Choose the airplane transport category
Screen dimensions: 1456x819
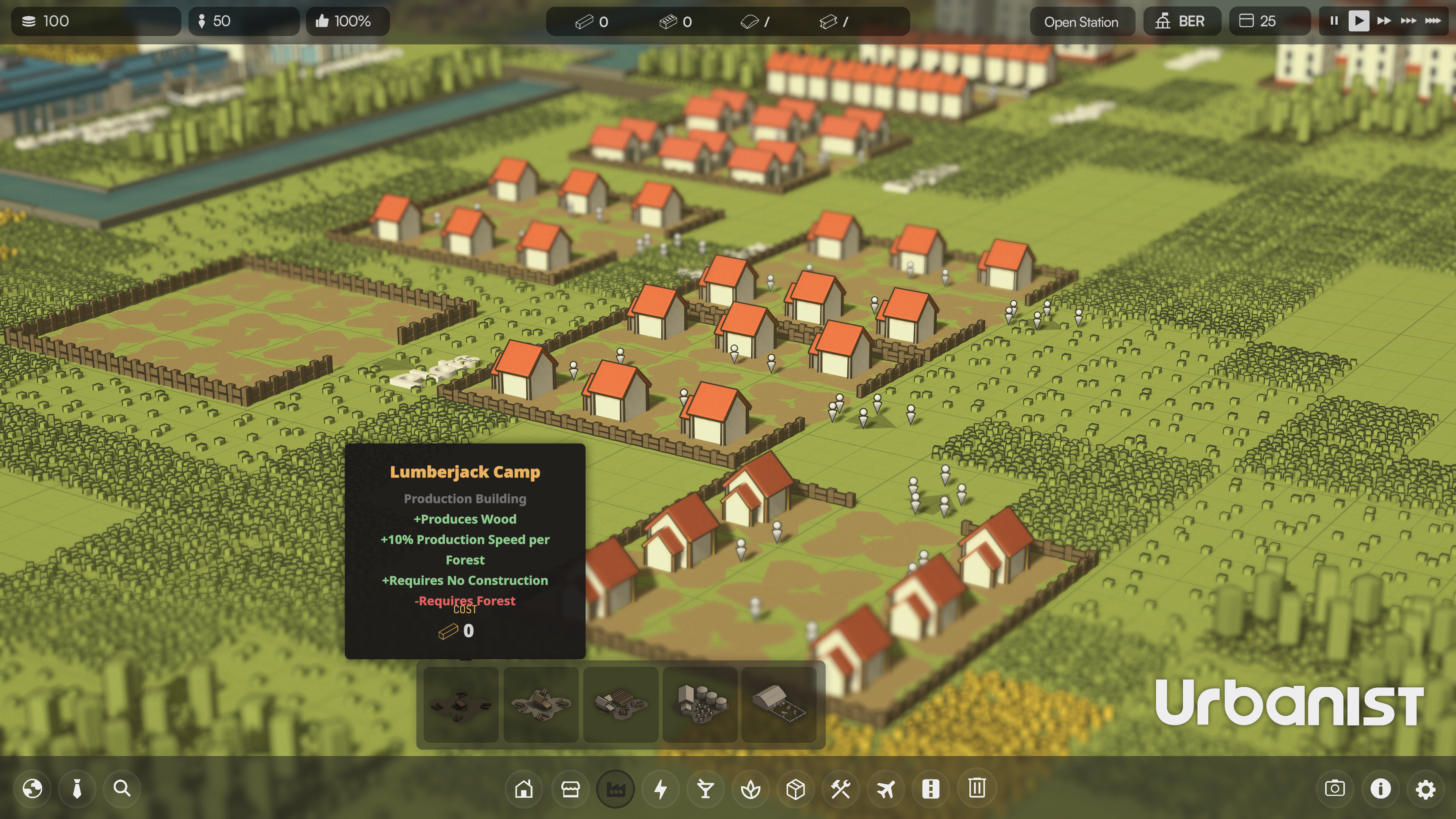(x=886, y=789)
